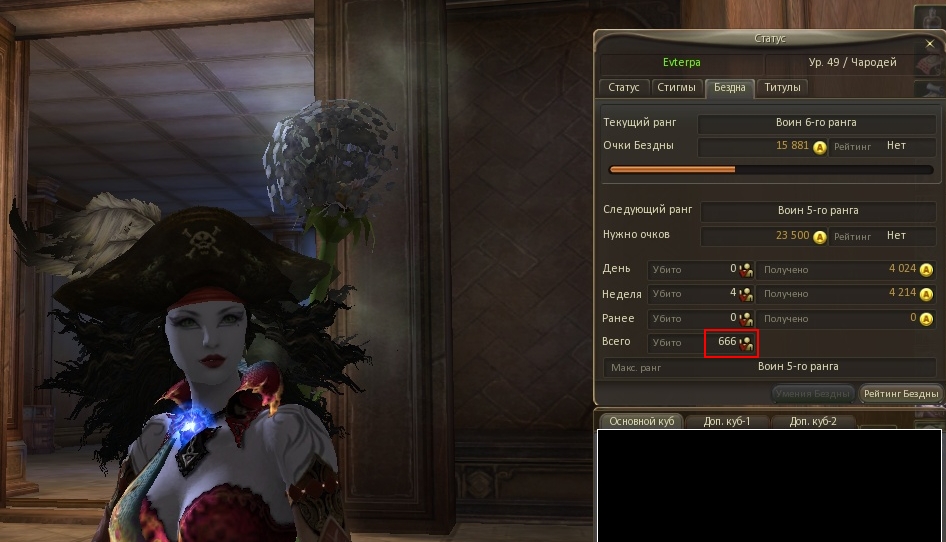Image resolution: width=946 pixels, height=542 pixels.
Task: Open the Доп. куб-2 tab
Action: pyautogui.click(x=813, y=421)
